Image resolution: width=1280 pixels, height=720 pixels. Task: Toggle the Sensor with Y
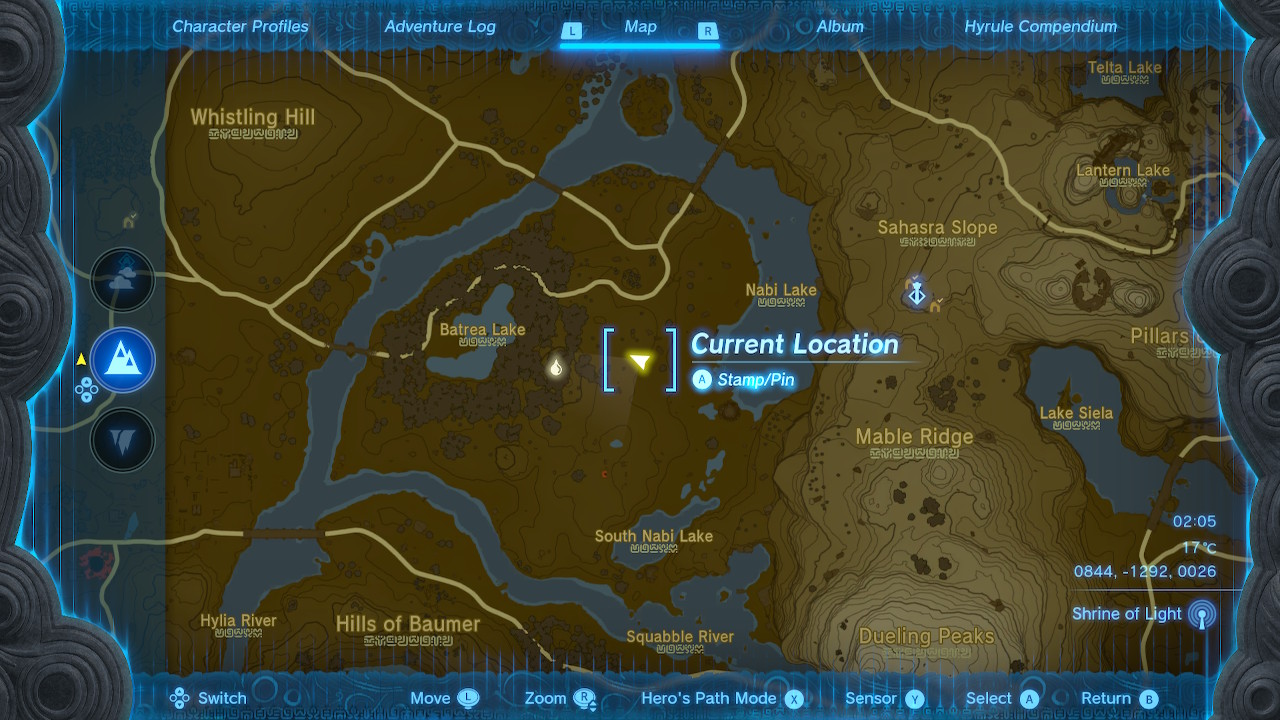(x=912, y=698)
